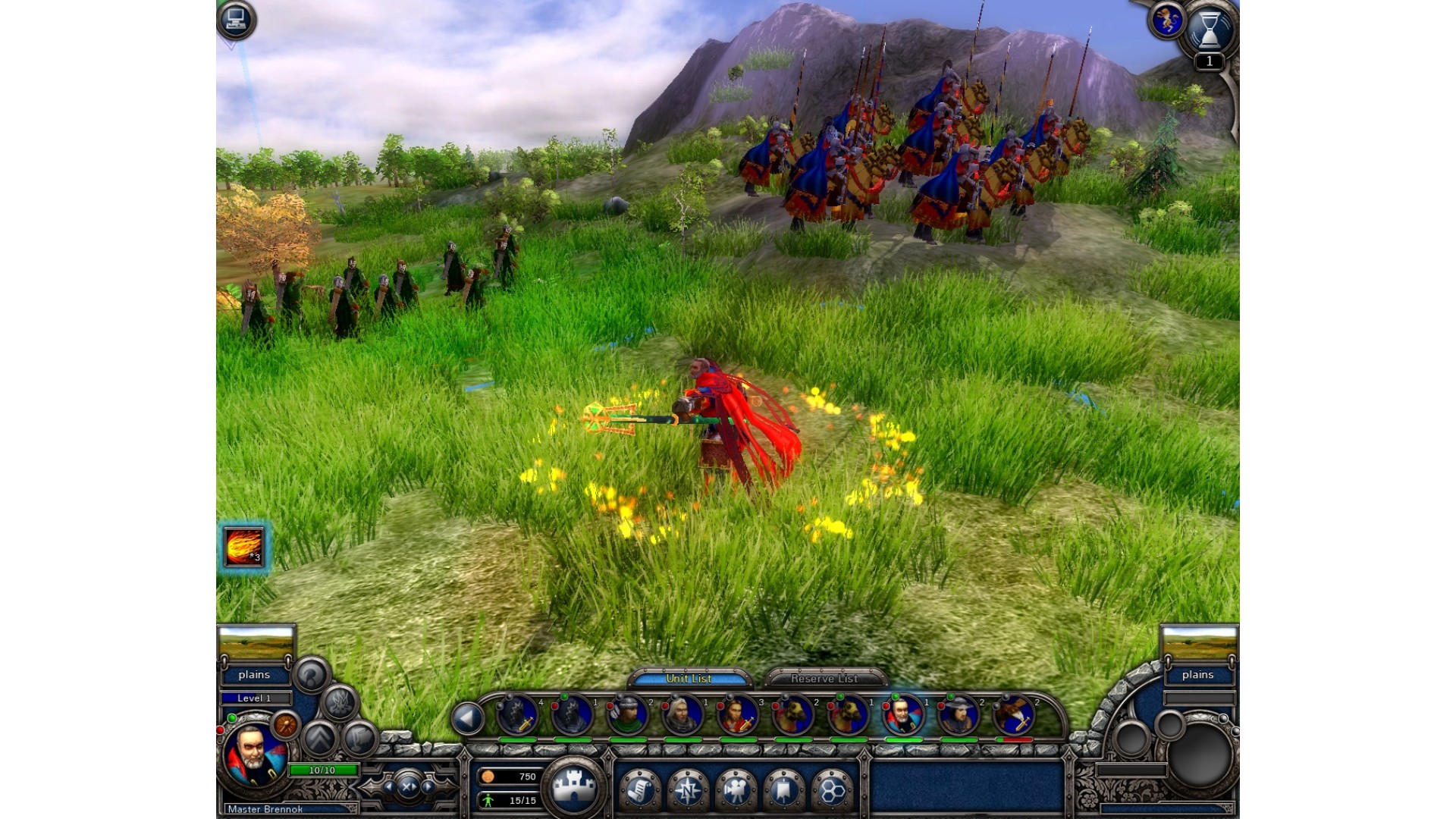End the turn with the hourglass button
The width and height of the screenshot is (1456, 819).
coord(1210,30)
